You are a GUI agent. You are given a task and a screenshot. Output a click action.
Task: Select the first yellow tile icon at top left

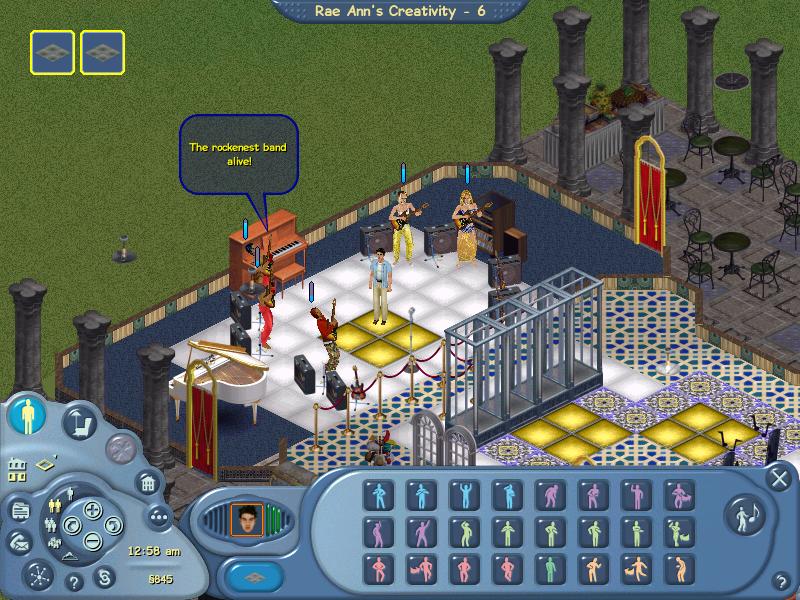pos(51,52)
